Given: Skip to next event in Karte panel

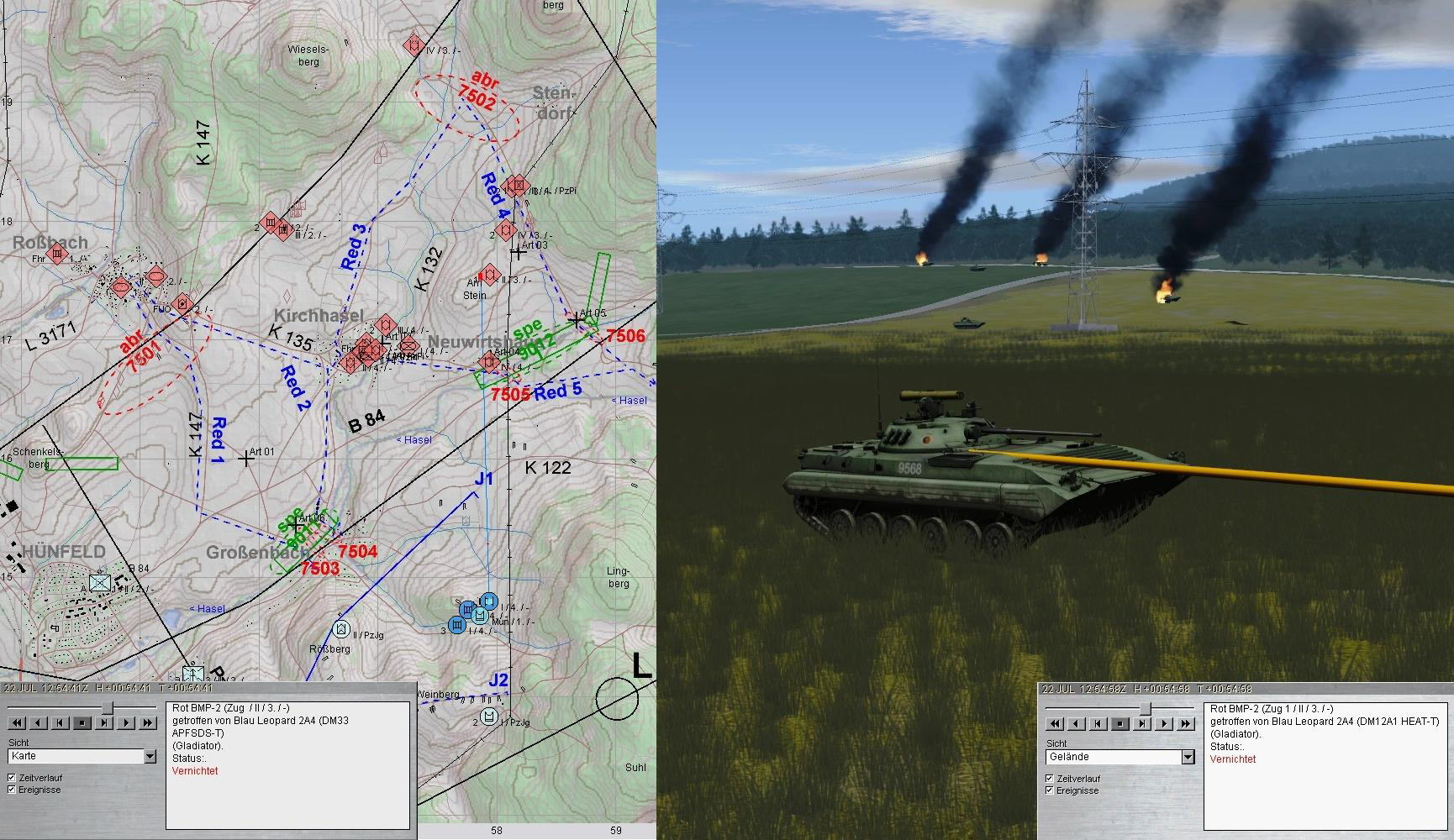Looking at the screenshot, I should 104,722.
